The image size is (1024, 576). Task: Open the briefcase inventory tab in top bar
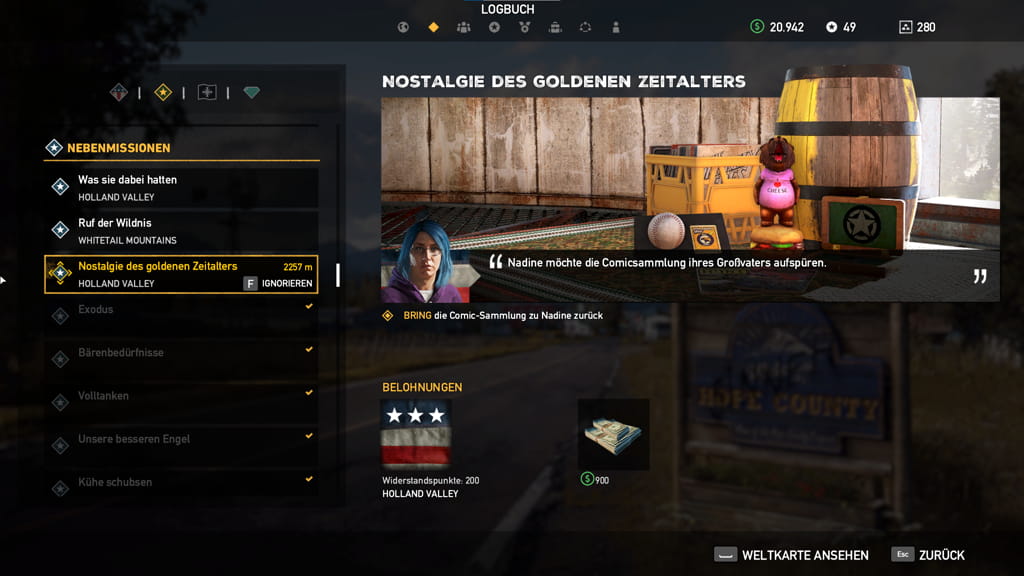(555, 27)
